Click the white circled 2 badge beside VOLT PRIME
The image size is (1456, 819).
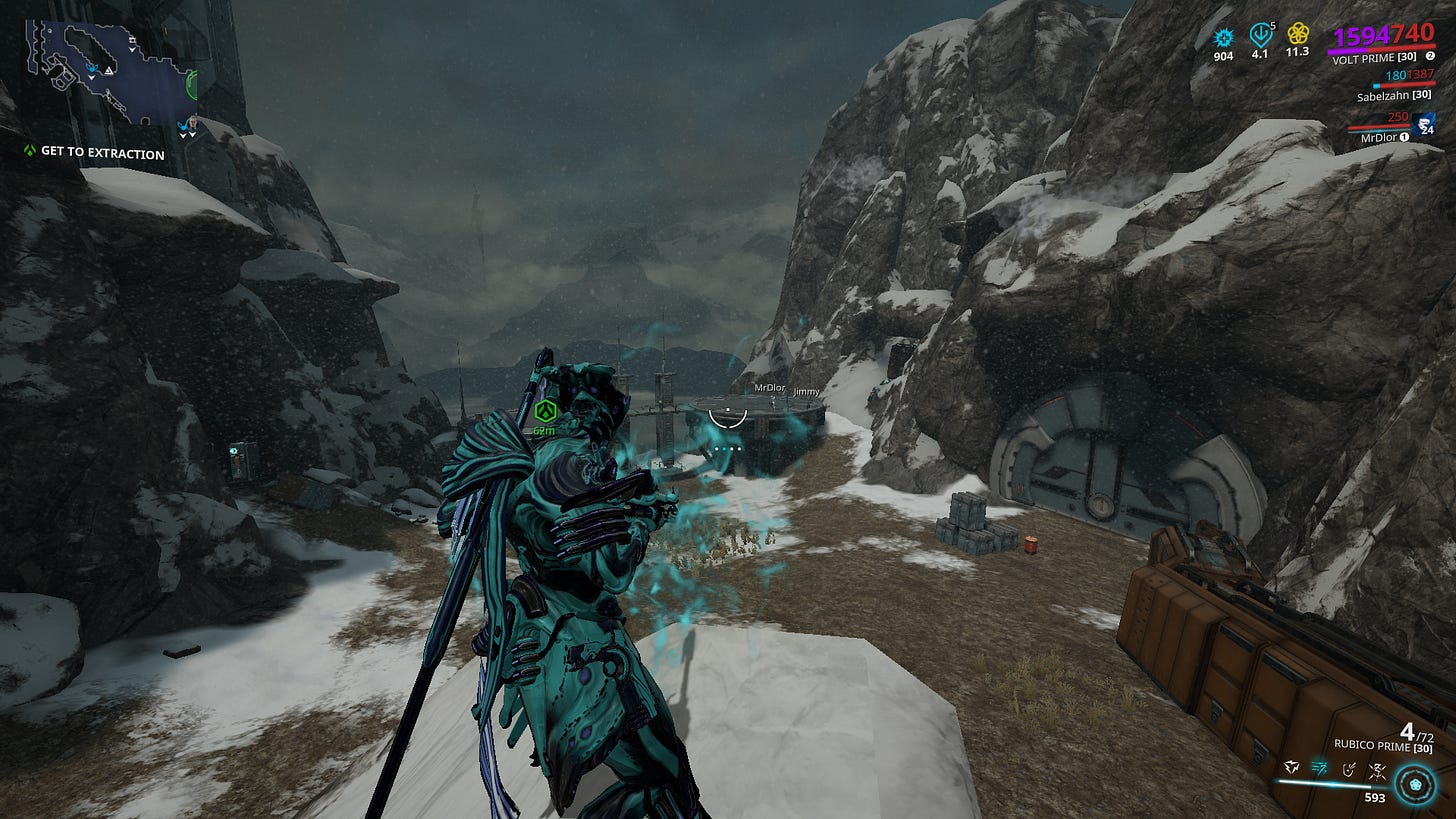click(1430, 57)
